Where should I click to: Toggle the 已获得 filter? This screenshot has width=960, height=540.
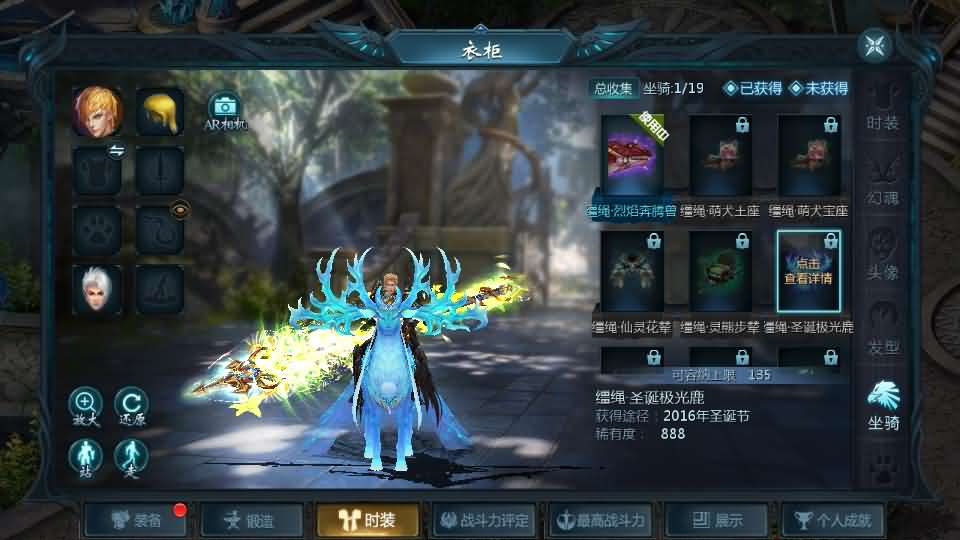[x=753, y=88]
